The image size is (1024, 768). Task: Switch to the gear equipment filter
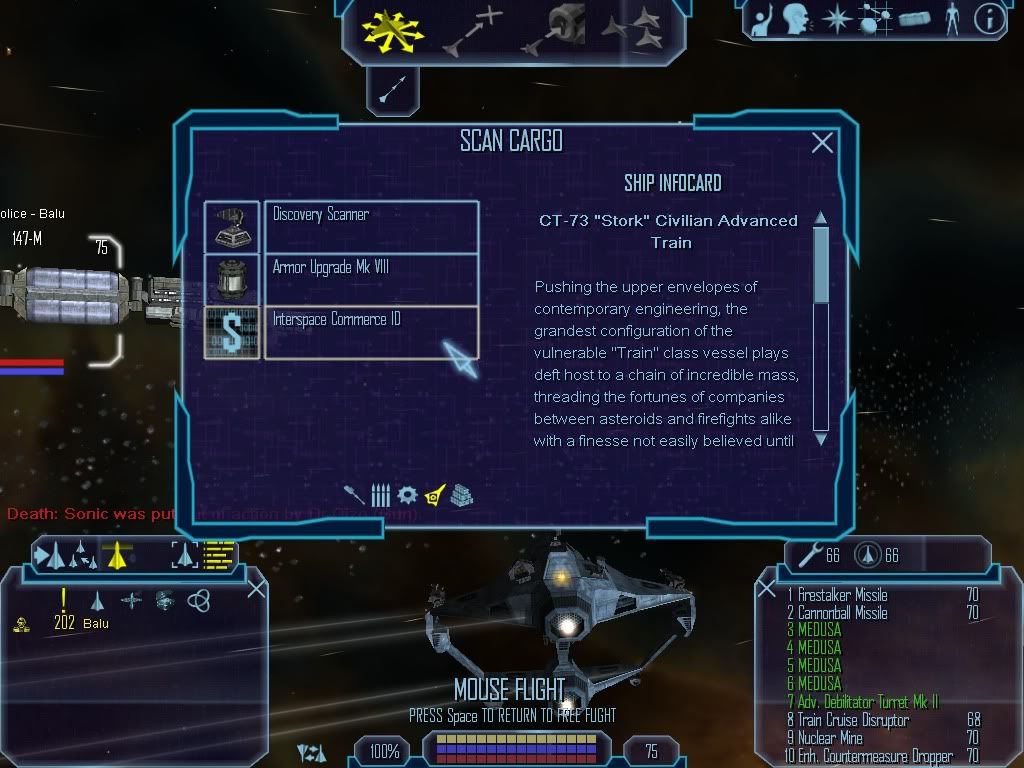point(406,495)
